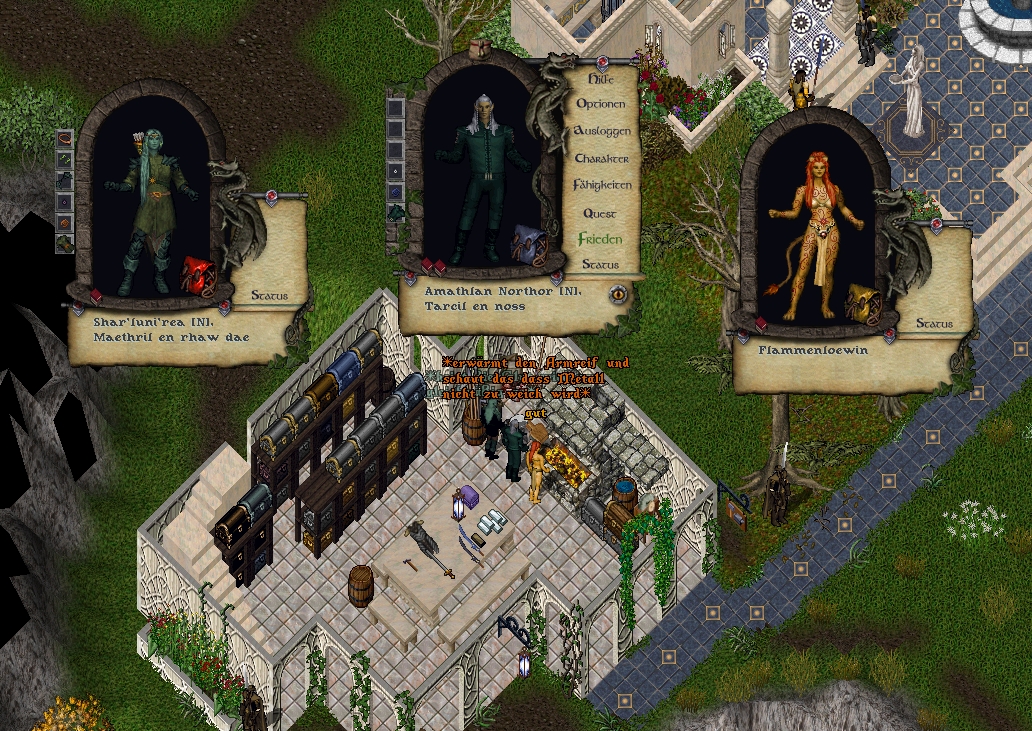Open the Hilfe menu entry
1032x731 pixels.
click(x=601, y=78)
